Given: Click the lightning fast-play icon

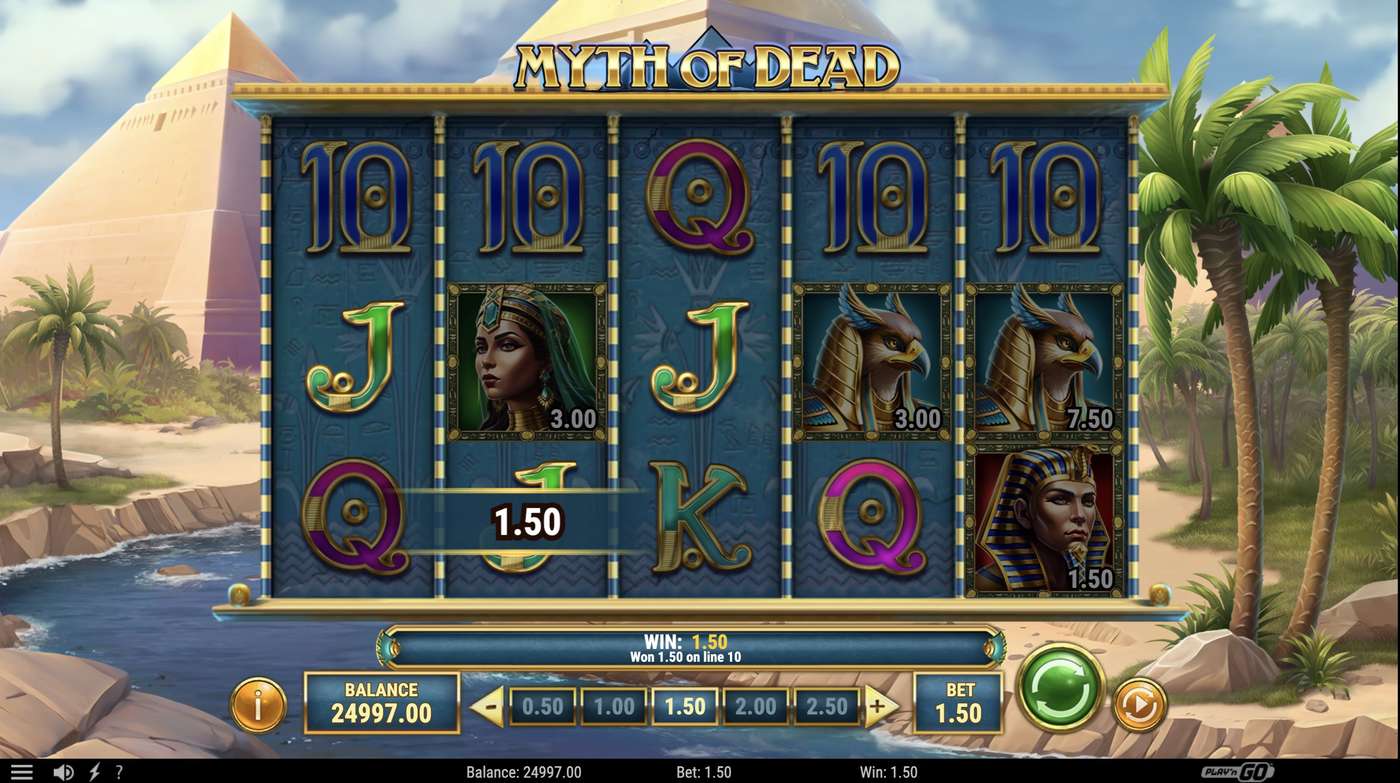Looking at the screenshot, I should pos(92,770).
